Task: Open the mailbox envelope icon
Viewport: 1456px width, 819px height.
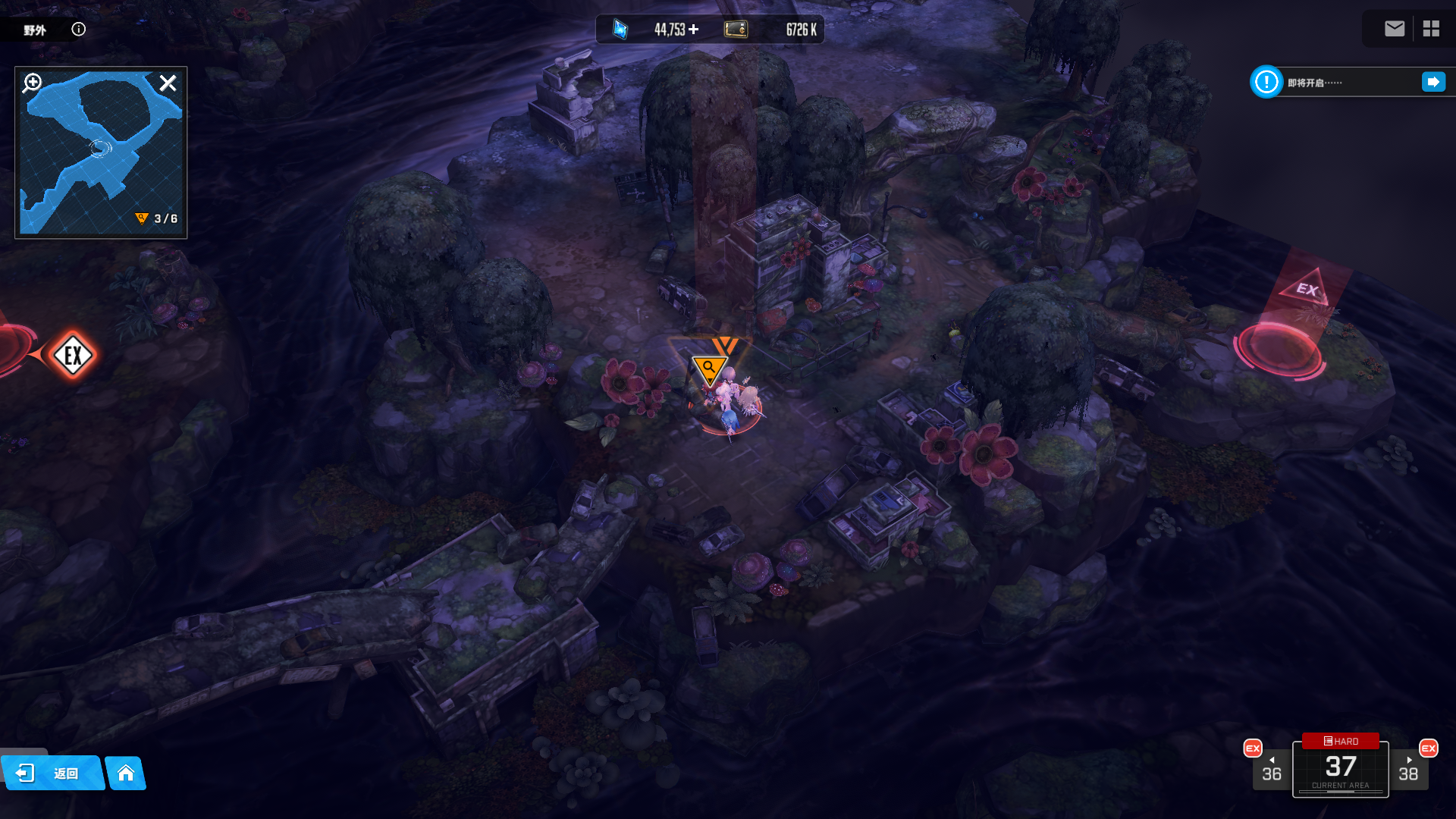Action: click(1395, 29)
